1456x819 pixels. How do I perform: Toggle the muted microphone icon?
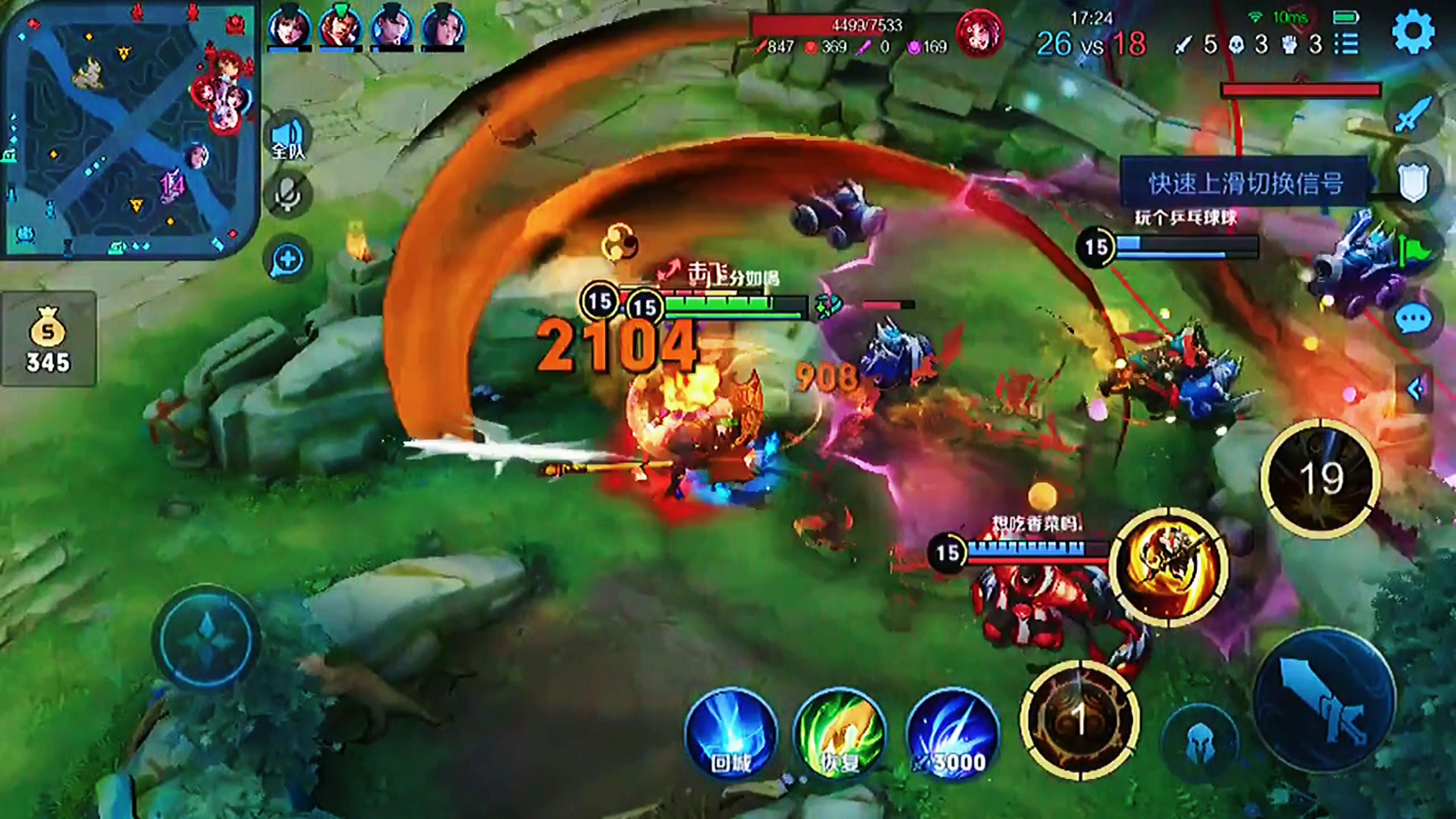click(288, 195)
